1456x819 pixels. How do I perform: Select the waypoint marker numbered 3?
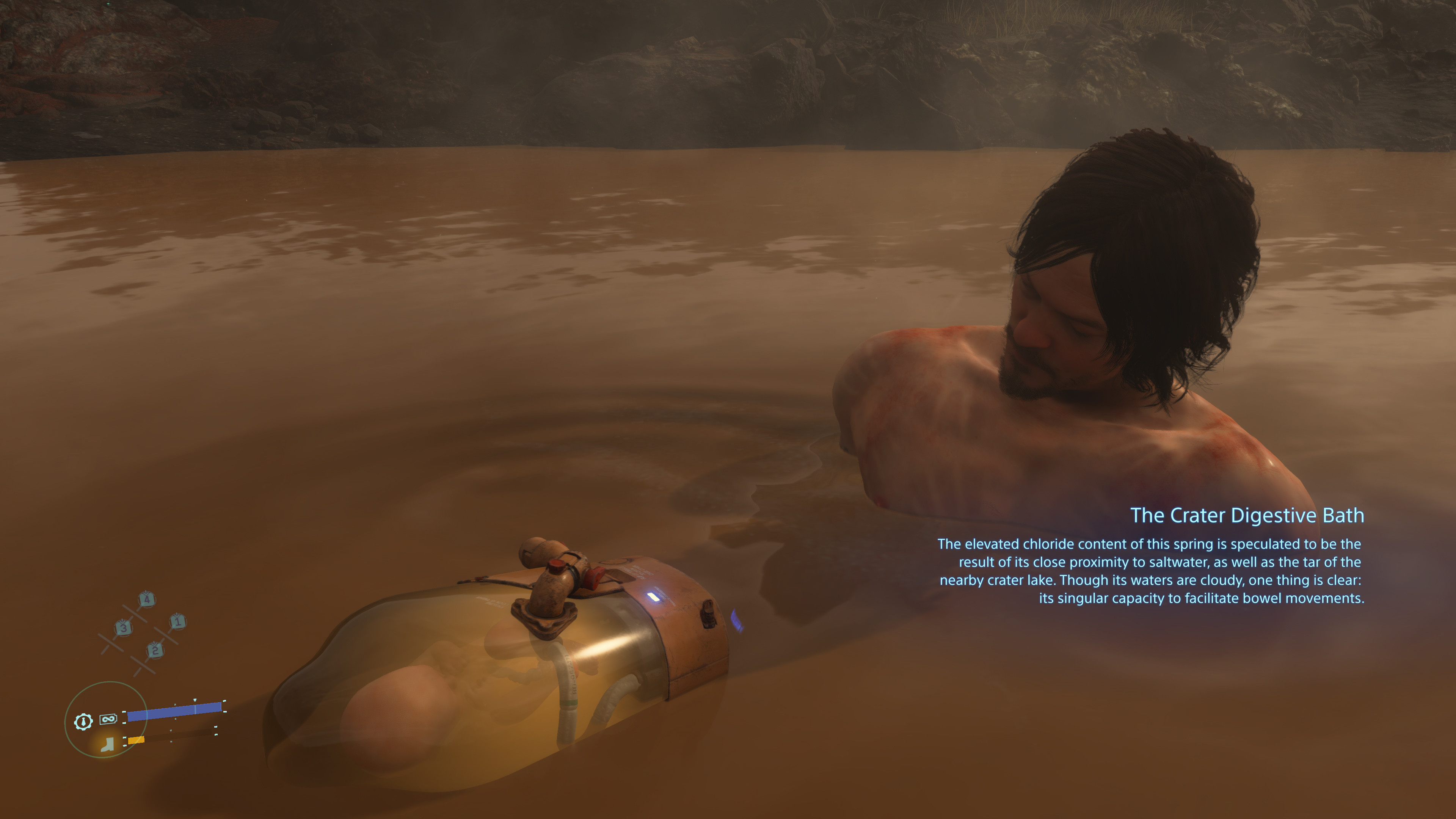pyautogui.click(x=123, y=628)
